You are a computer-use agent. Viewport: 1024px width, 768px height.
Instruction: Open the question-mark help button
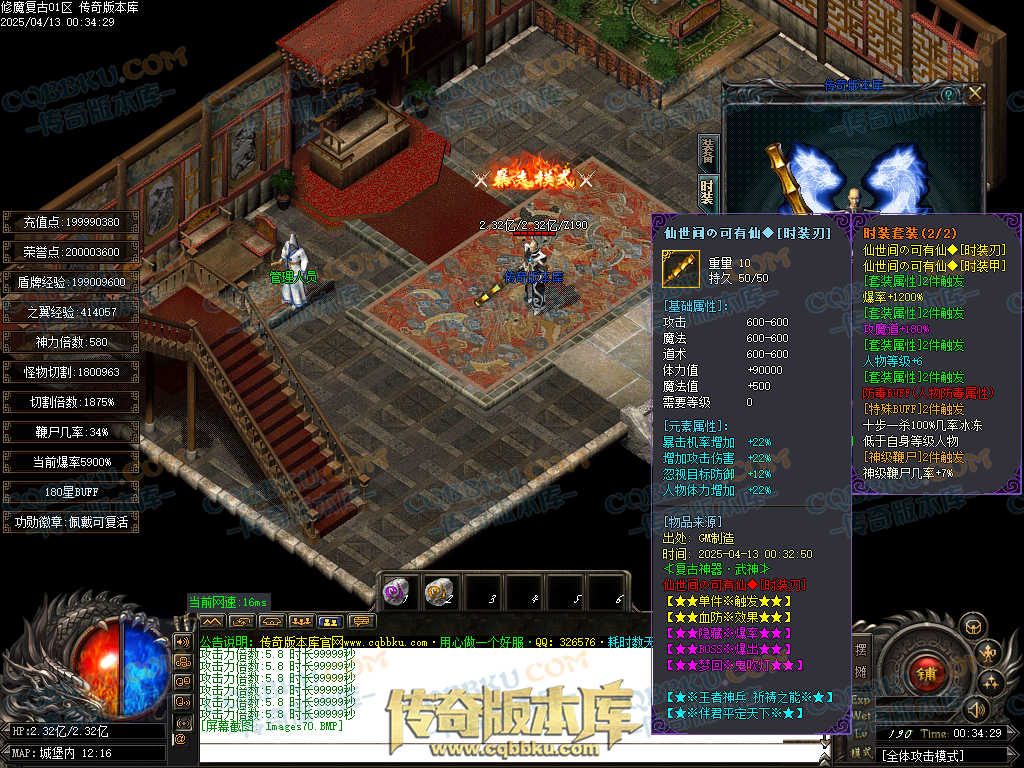[948, 94]
